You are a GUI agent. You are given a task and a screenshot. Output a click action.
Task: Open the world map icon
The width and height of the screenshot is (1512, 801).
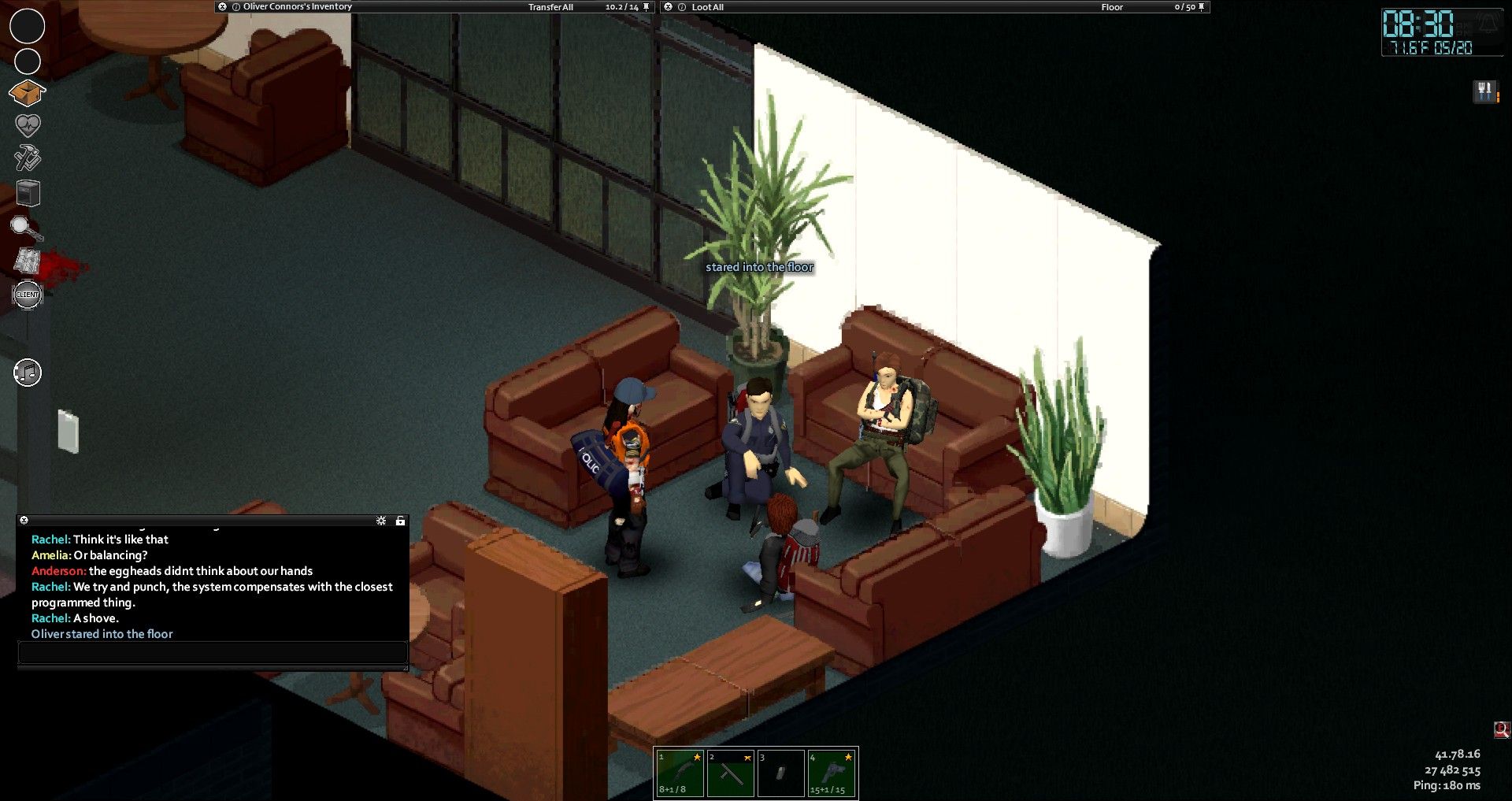28,261
